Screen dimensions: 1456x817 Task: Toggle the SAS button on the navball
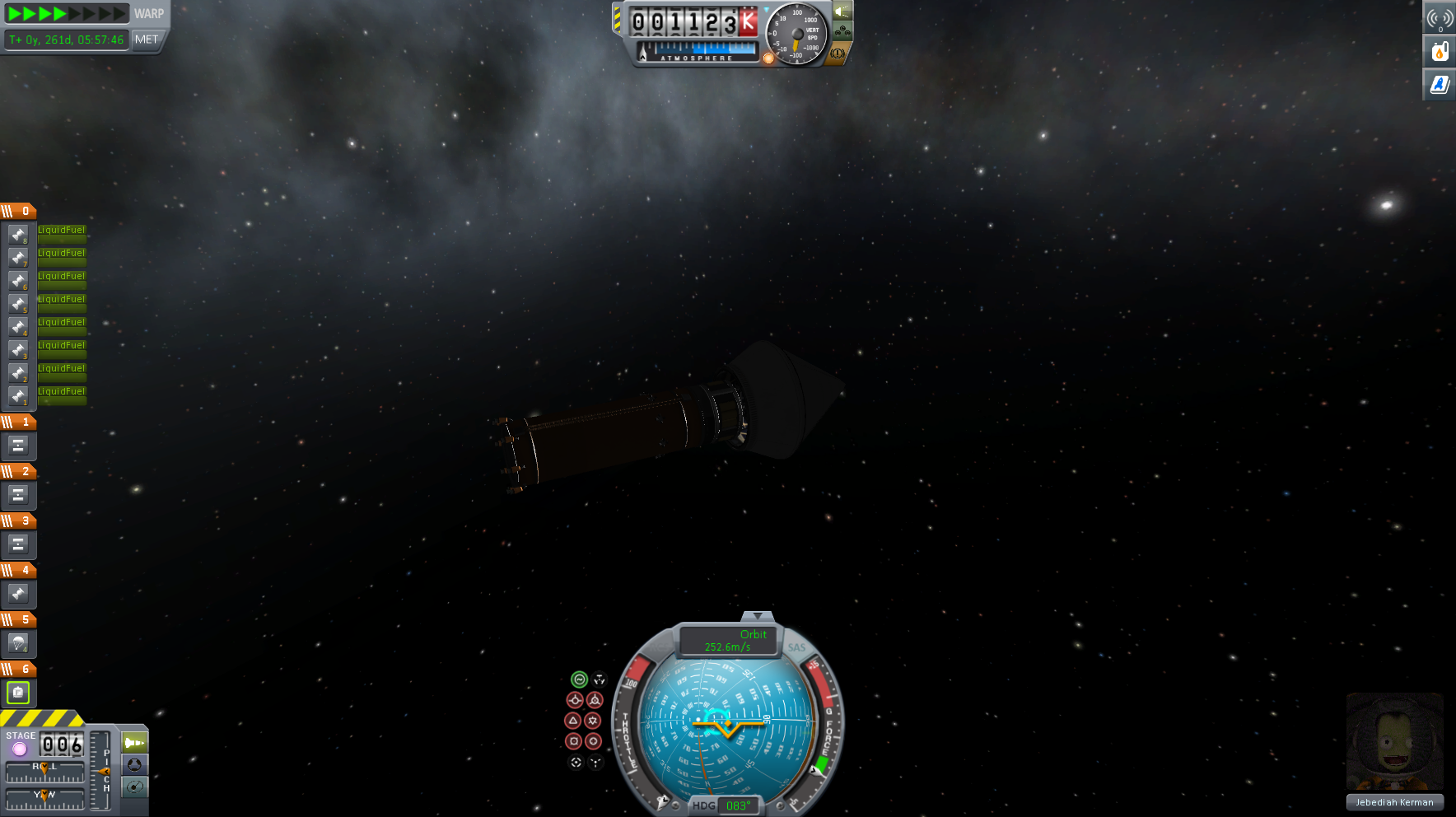796,648
